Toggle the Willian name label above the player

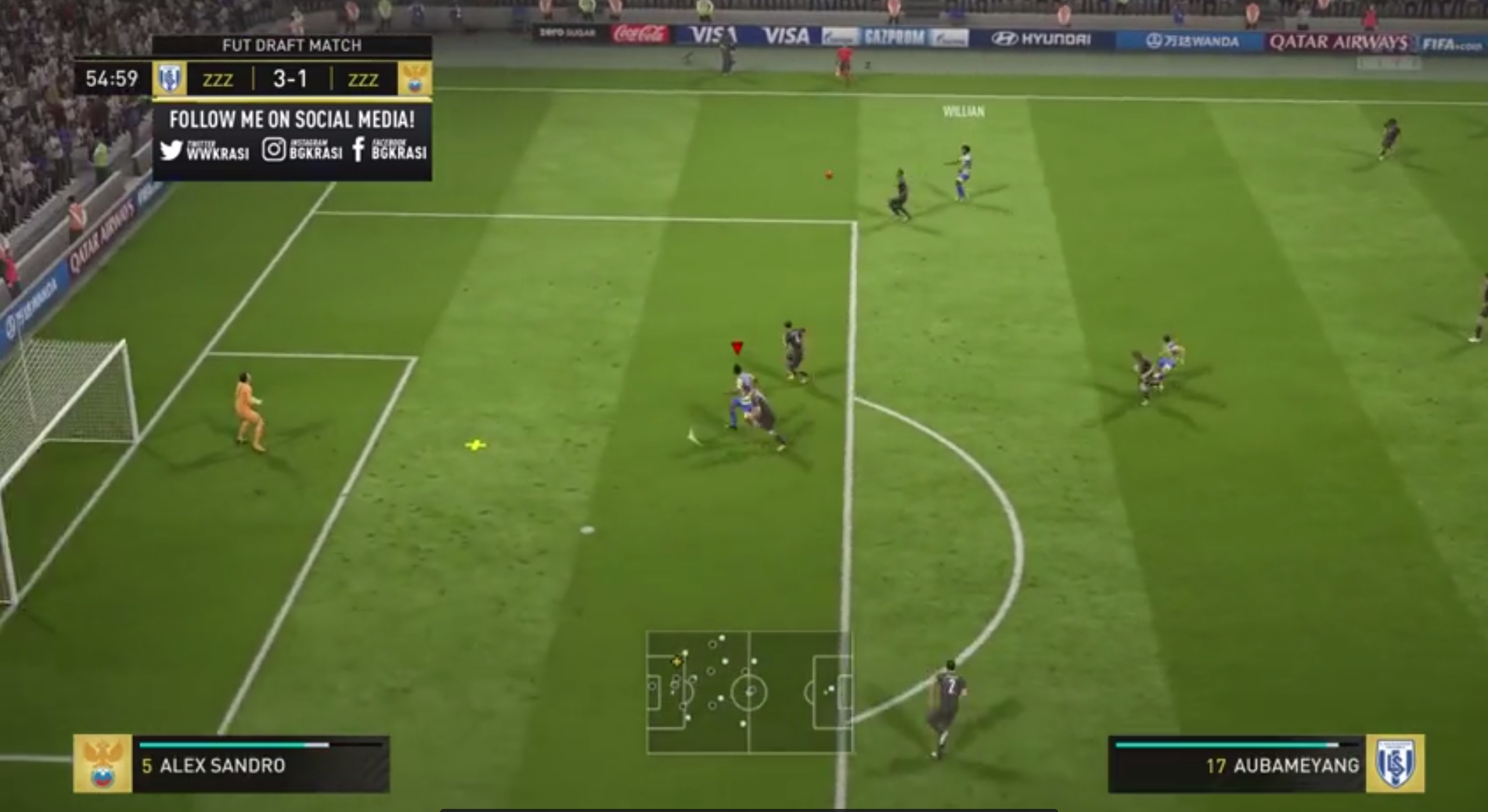(x=964, y=113)
